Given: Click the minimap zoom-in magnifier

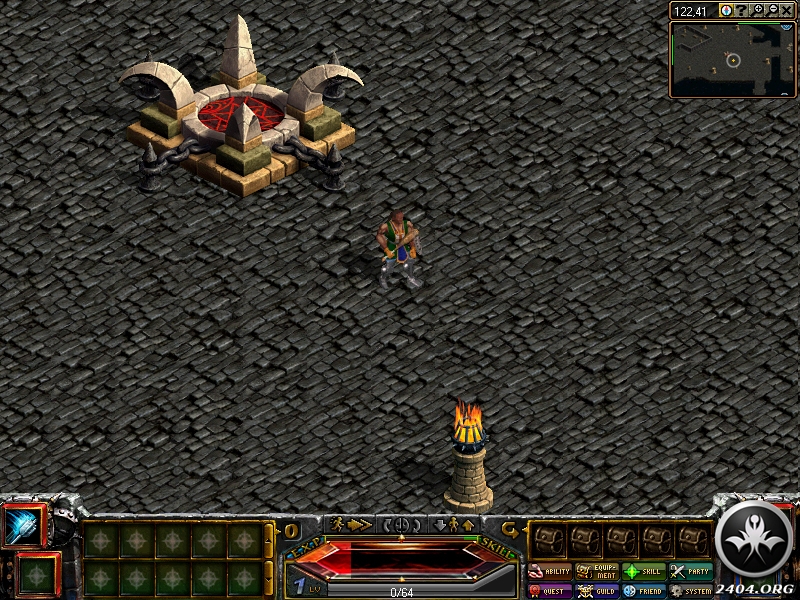Looking at the screenshot, I should [x=758, y=10].
